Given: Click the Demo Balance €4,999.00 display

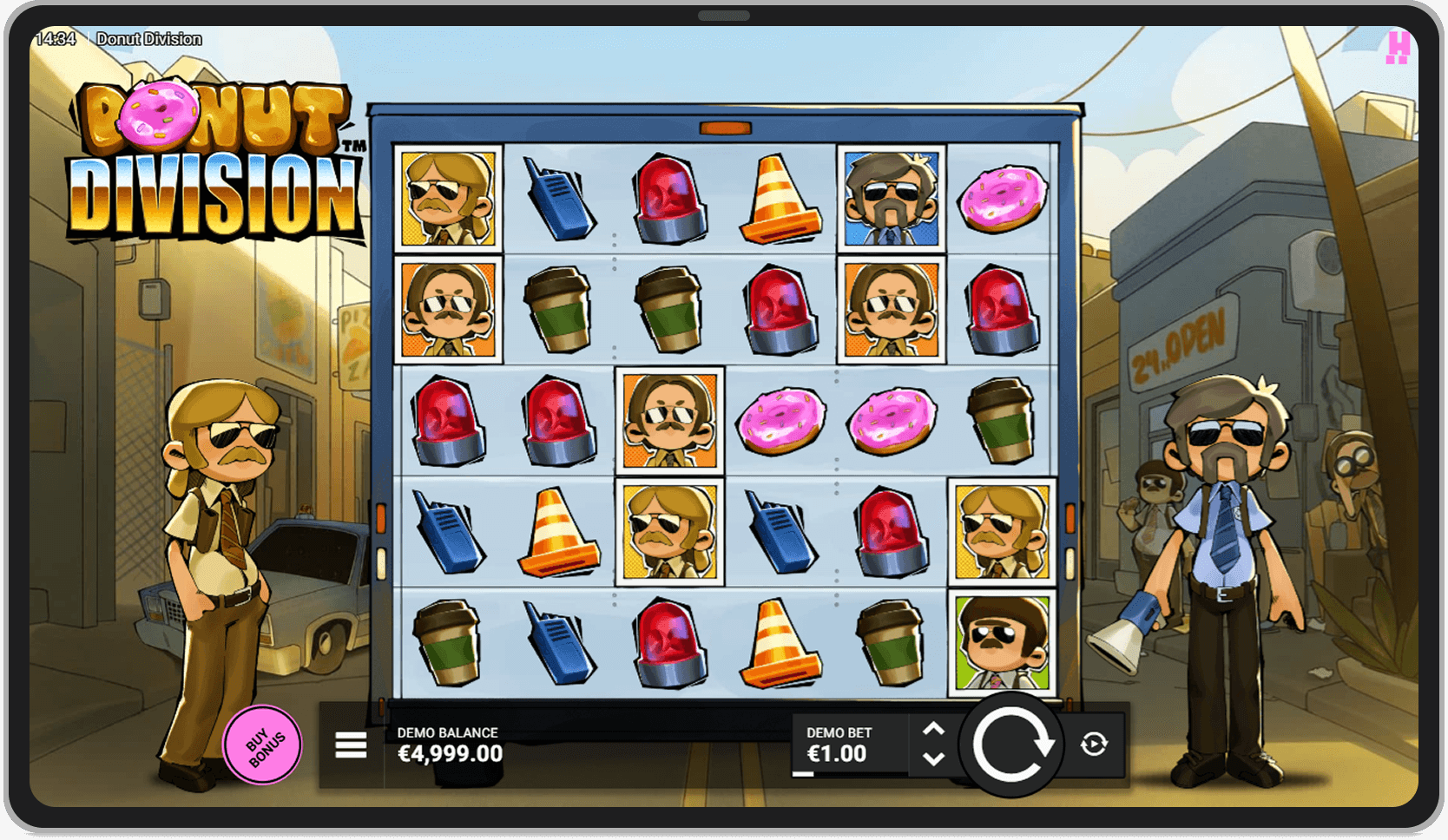Looking at the screenshot, I should [450, 745].
